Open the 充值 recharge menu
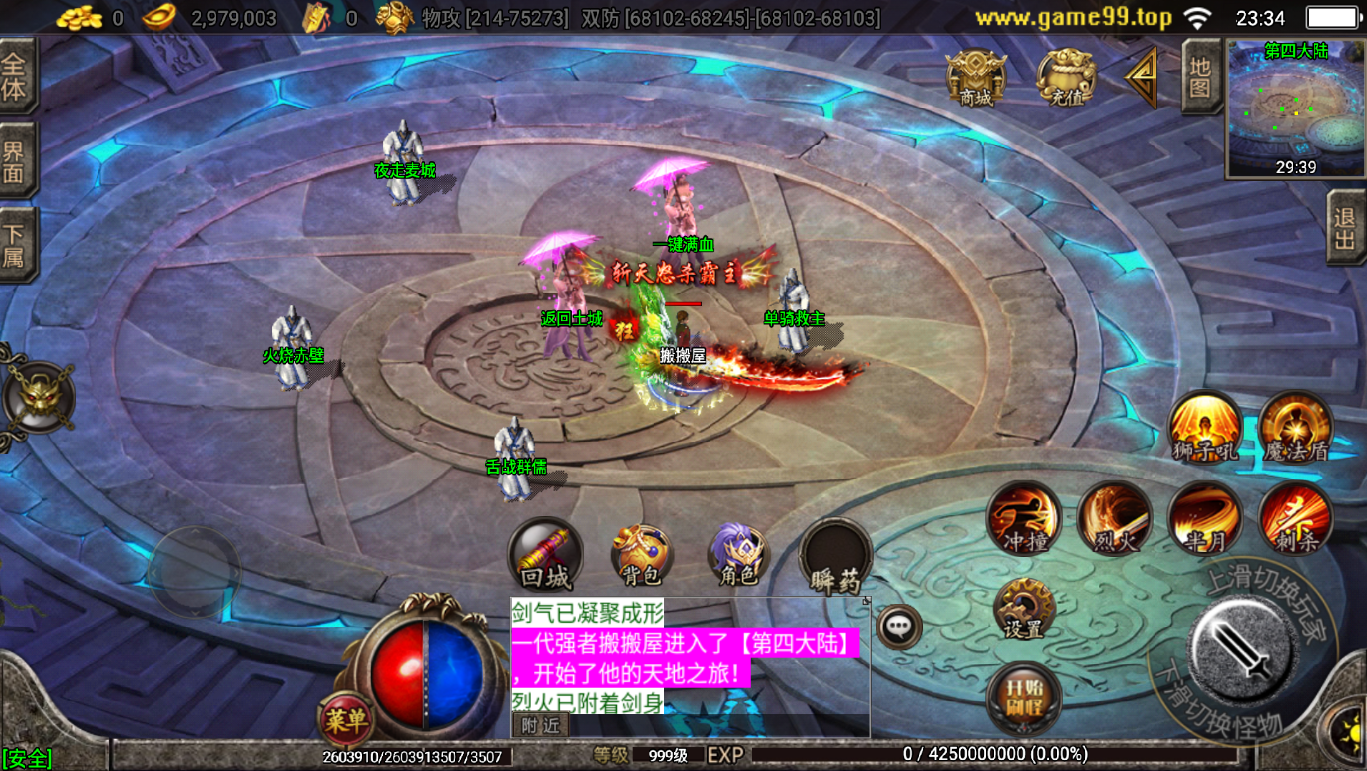 click(x=1066, y=77)
